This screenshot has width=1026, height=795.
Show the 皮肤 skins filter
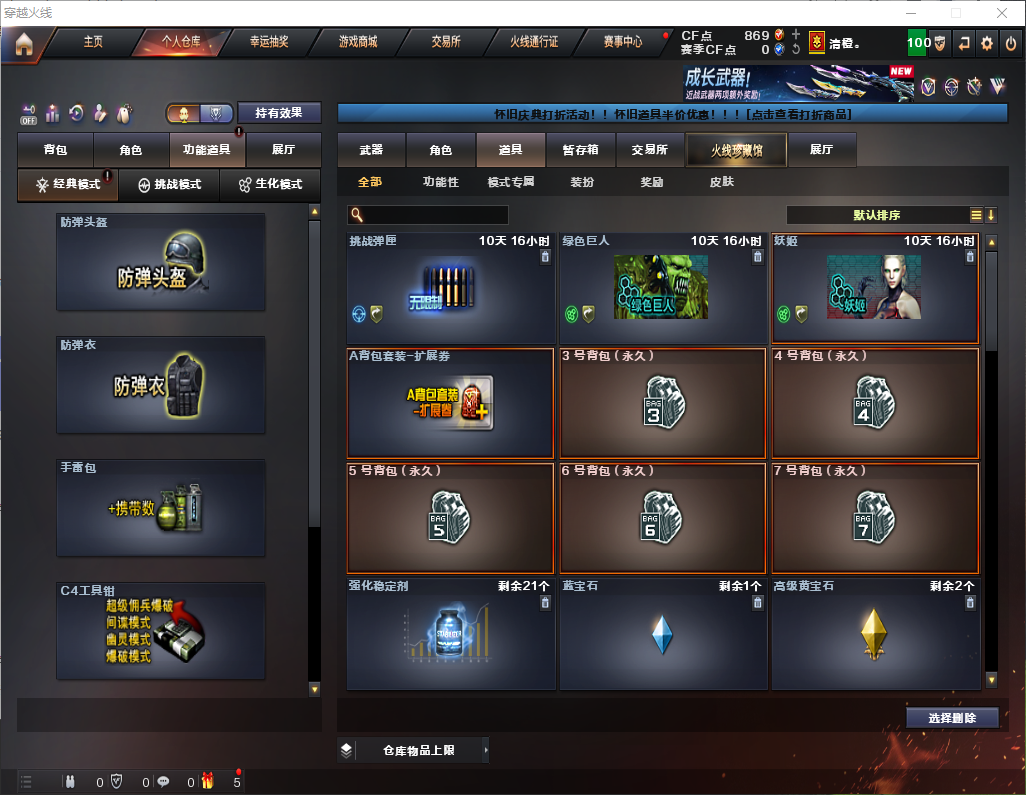coord(721,182)
